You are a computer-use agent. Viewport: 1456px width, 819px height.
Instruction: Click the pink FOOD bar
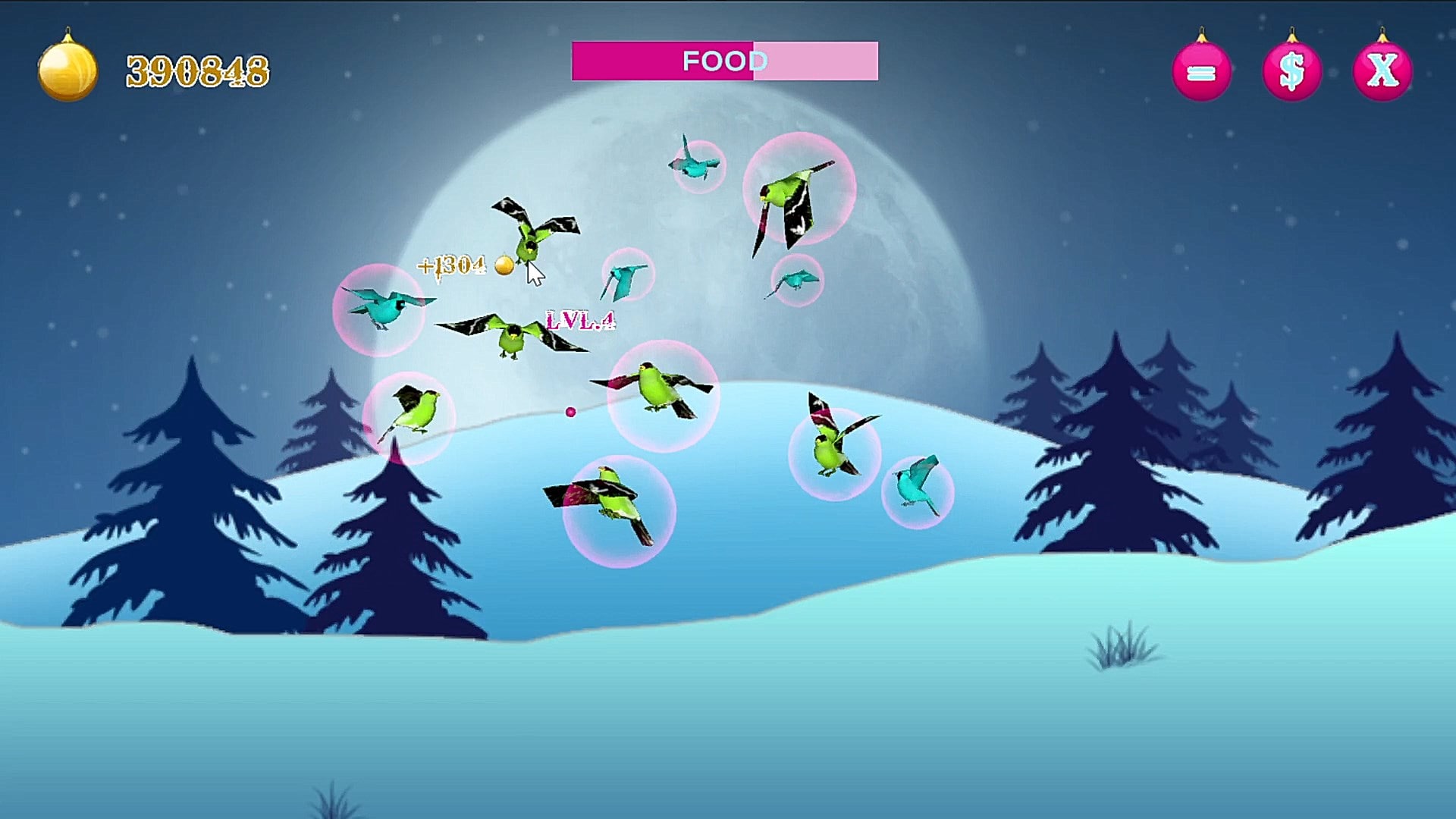(x=724, y=61)
